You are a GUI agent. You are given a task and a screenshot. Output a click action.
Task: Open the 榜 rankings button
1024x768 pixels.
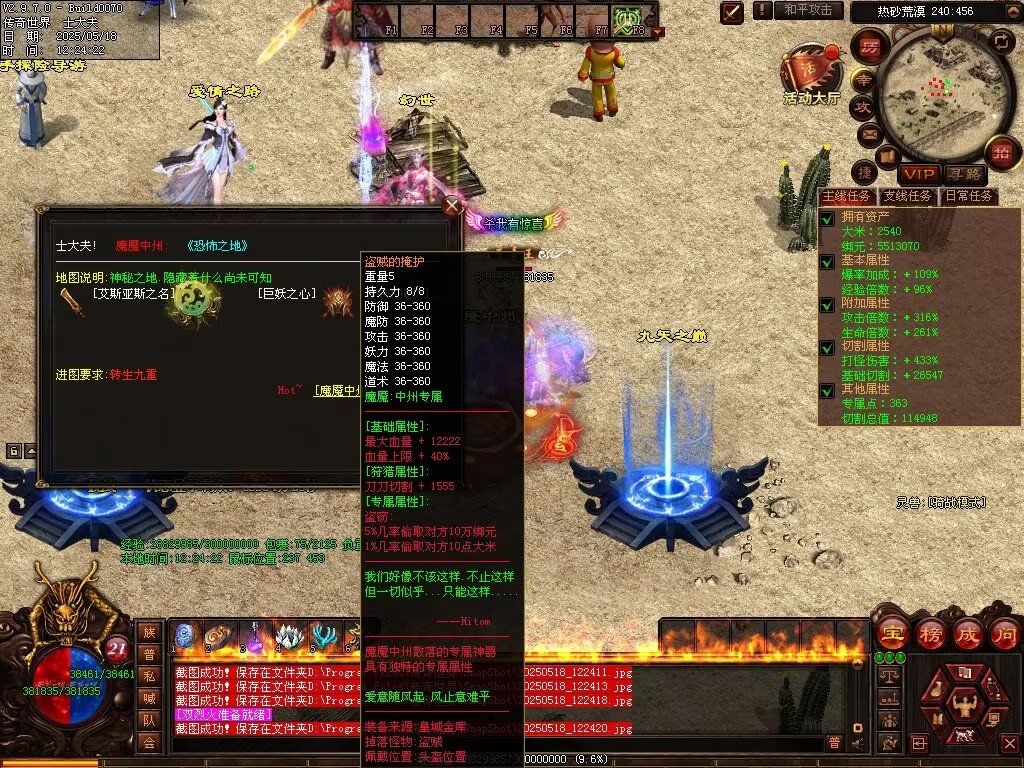coord(929,633)
